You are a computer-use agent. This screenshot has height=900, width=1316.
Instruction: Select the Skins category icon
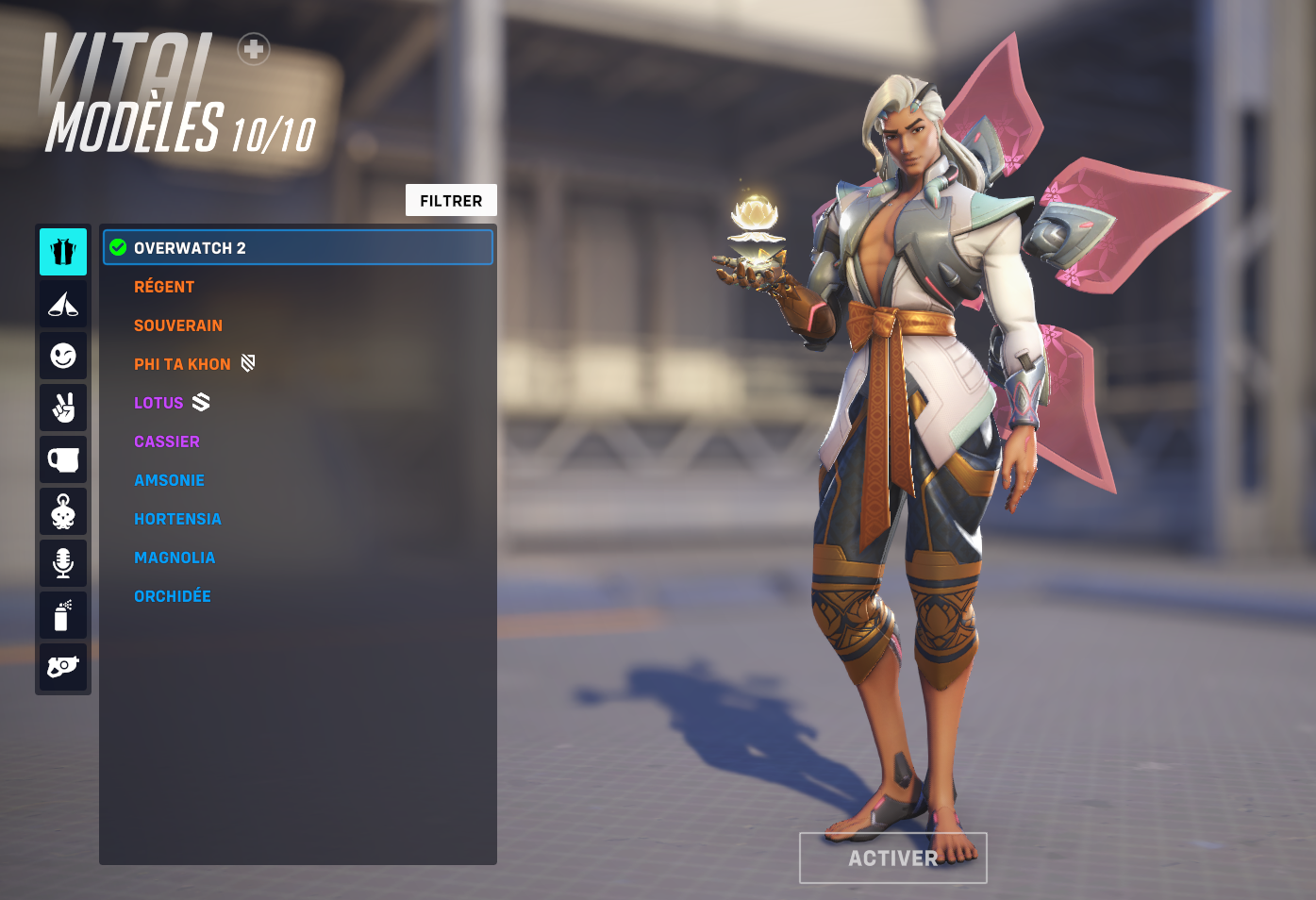point(62,251)
